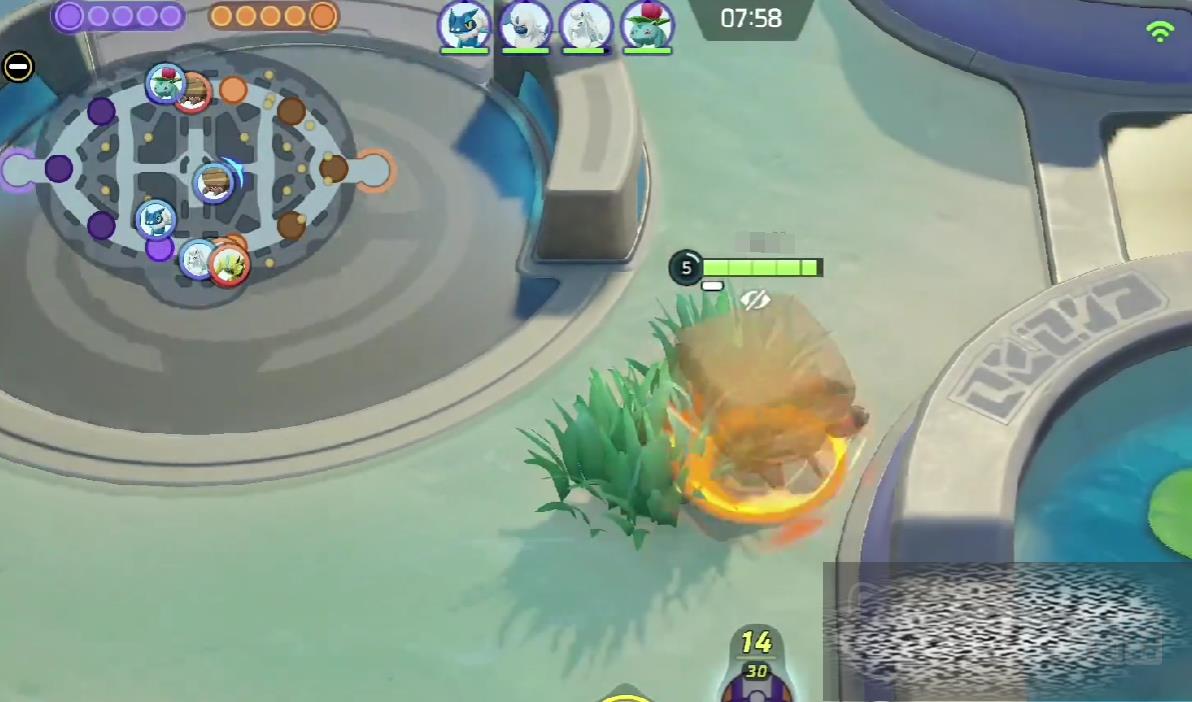This screenshot has width=1192, height=702.
Task: Select Lucario's teammate portrait in top bar
Action: click(x=464, y=26)
